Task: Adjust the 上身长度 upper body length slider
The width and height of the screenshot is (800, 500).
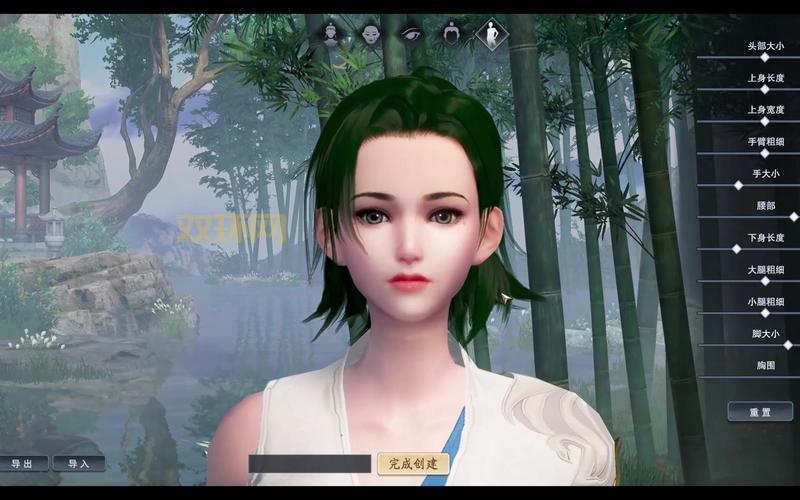Action: [765, 90]
